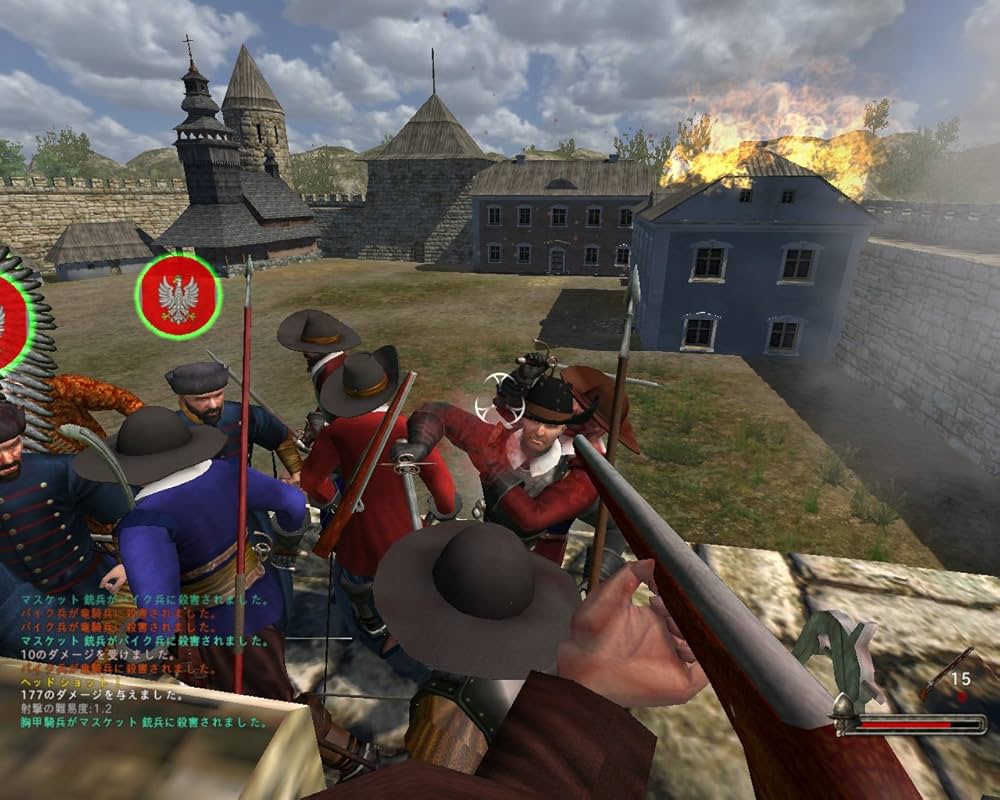
Task: Select the fully visible white eagle banner marker
Action: pyautogui.click(x=178, y=297)
